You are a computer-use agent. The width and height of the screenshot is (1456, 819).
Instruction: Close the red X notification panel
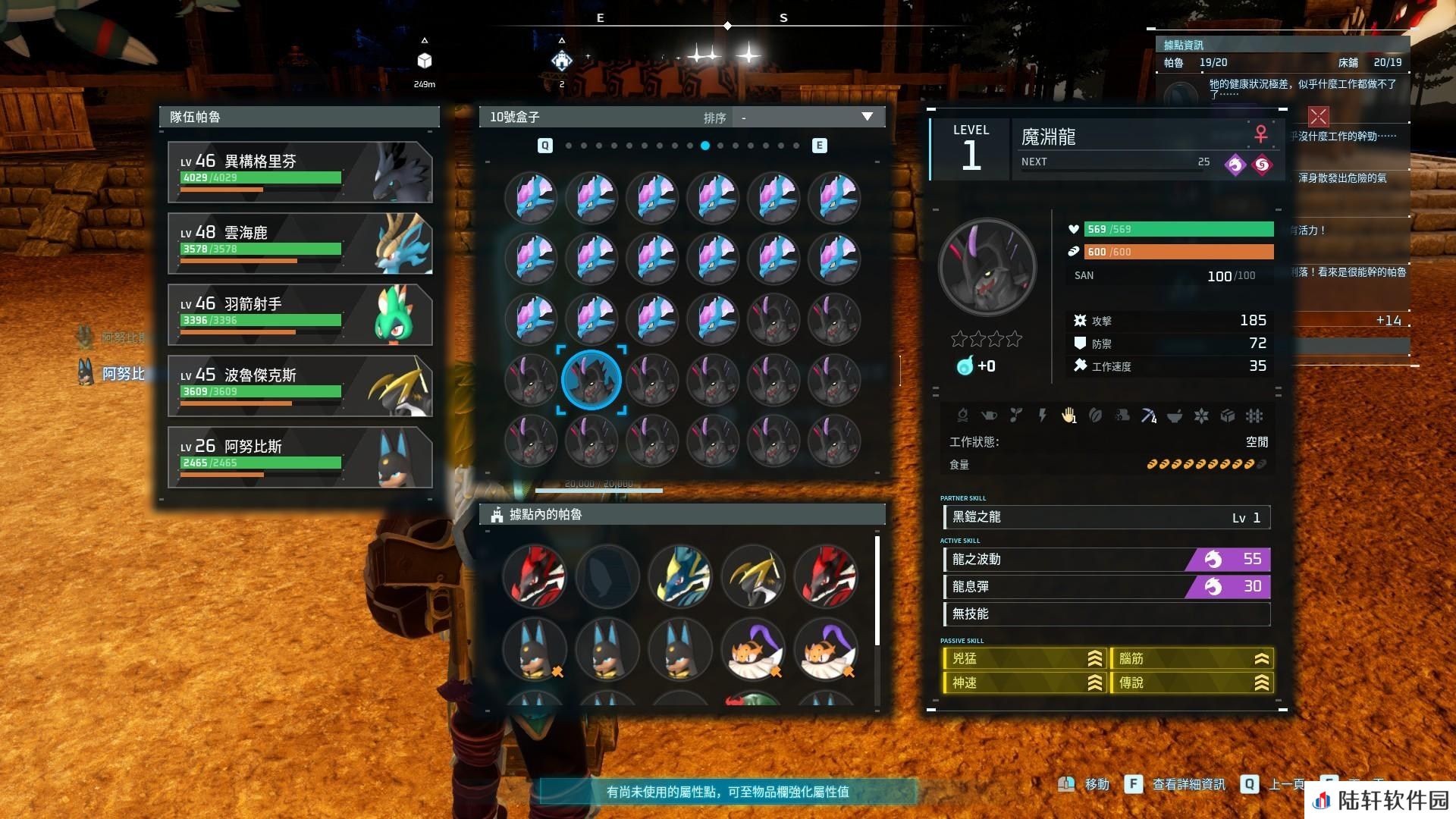click(x=1318, y=116)
